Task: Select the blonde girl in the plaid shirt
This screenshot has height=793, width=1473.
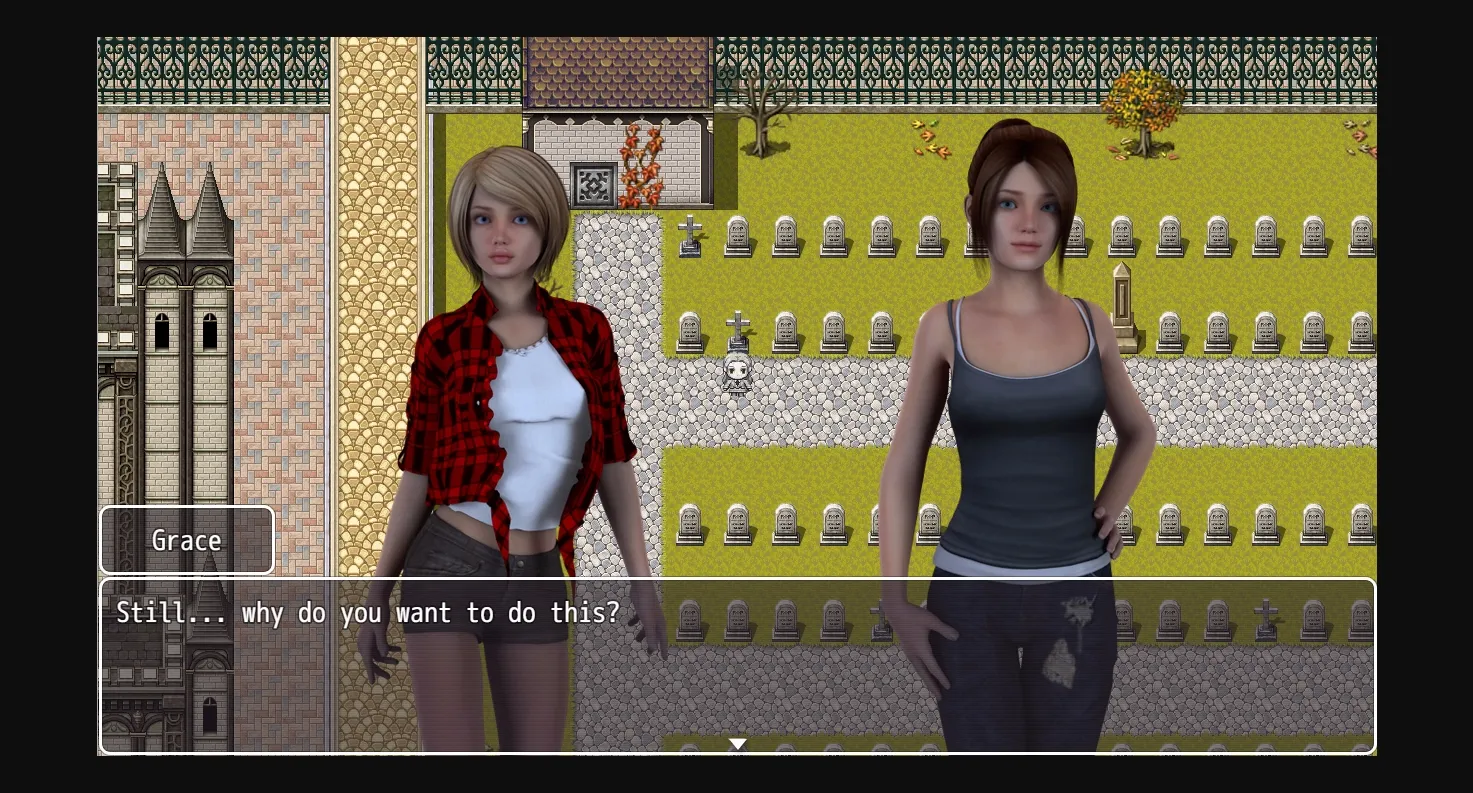Action: (500, 350)
